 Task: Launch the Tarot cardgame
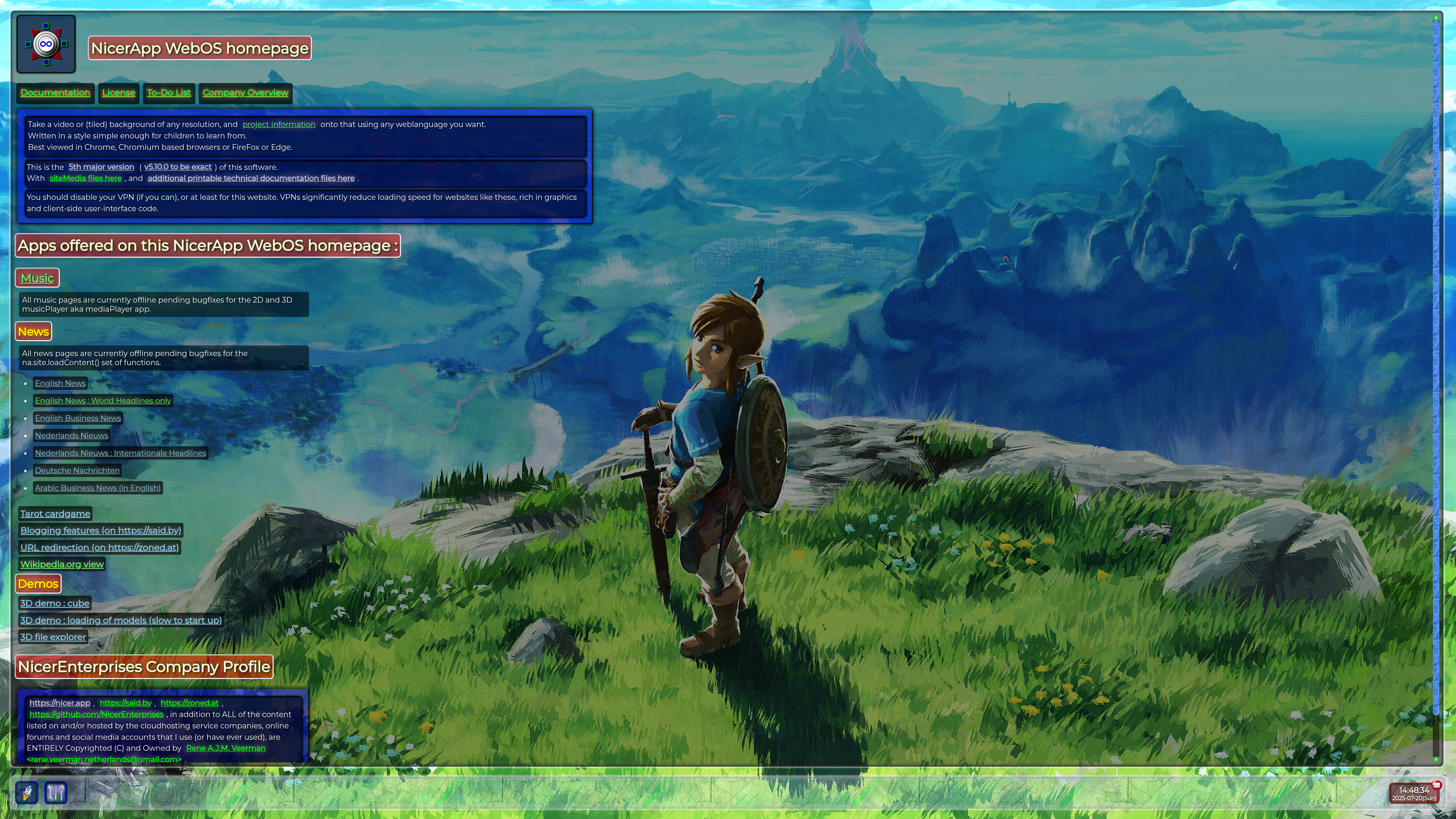coord(55,514)
